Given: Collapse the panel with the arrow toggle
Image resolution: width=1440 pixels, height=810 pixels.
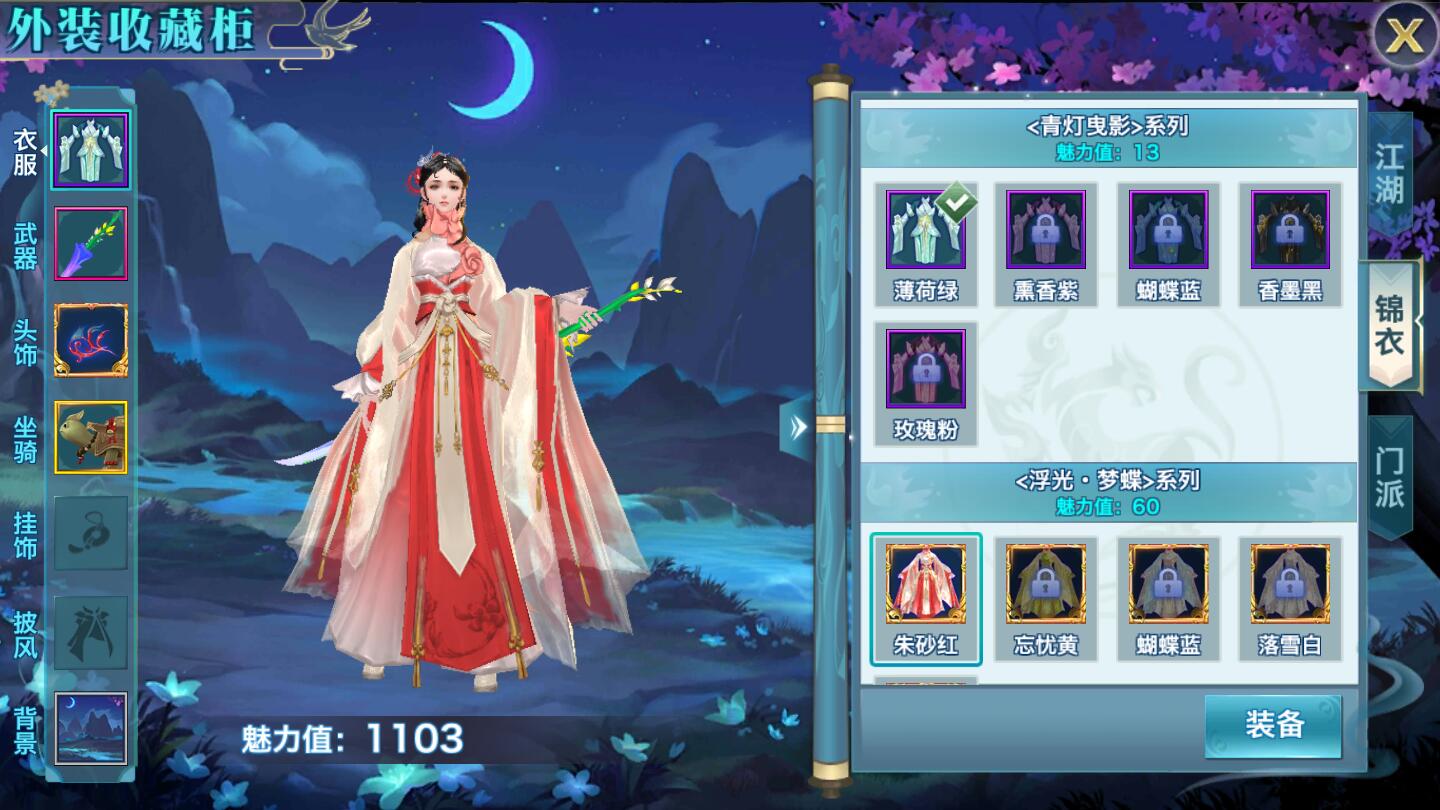Looking at the screenshot, I should (797, 428).
